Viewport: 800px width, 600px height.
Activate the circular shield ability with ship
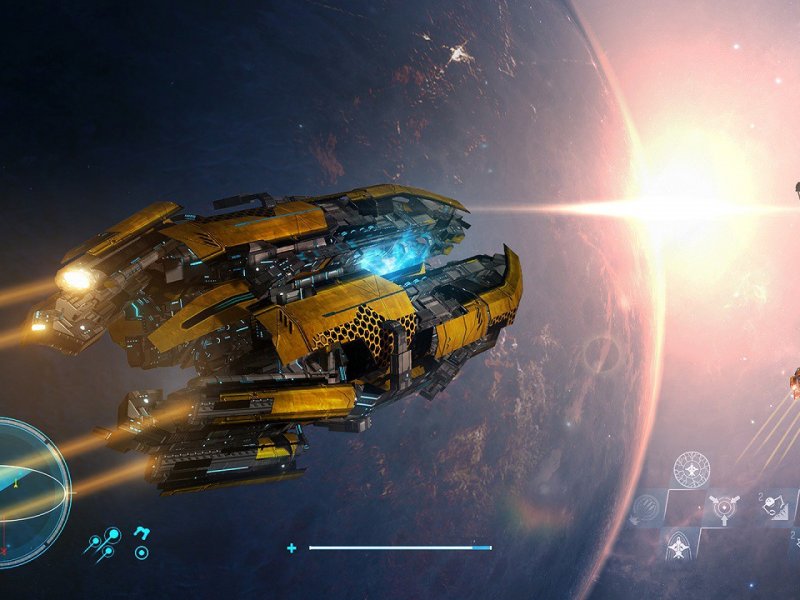[x=691, y=468]
